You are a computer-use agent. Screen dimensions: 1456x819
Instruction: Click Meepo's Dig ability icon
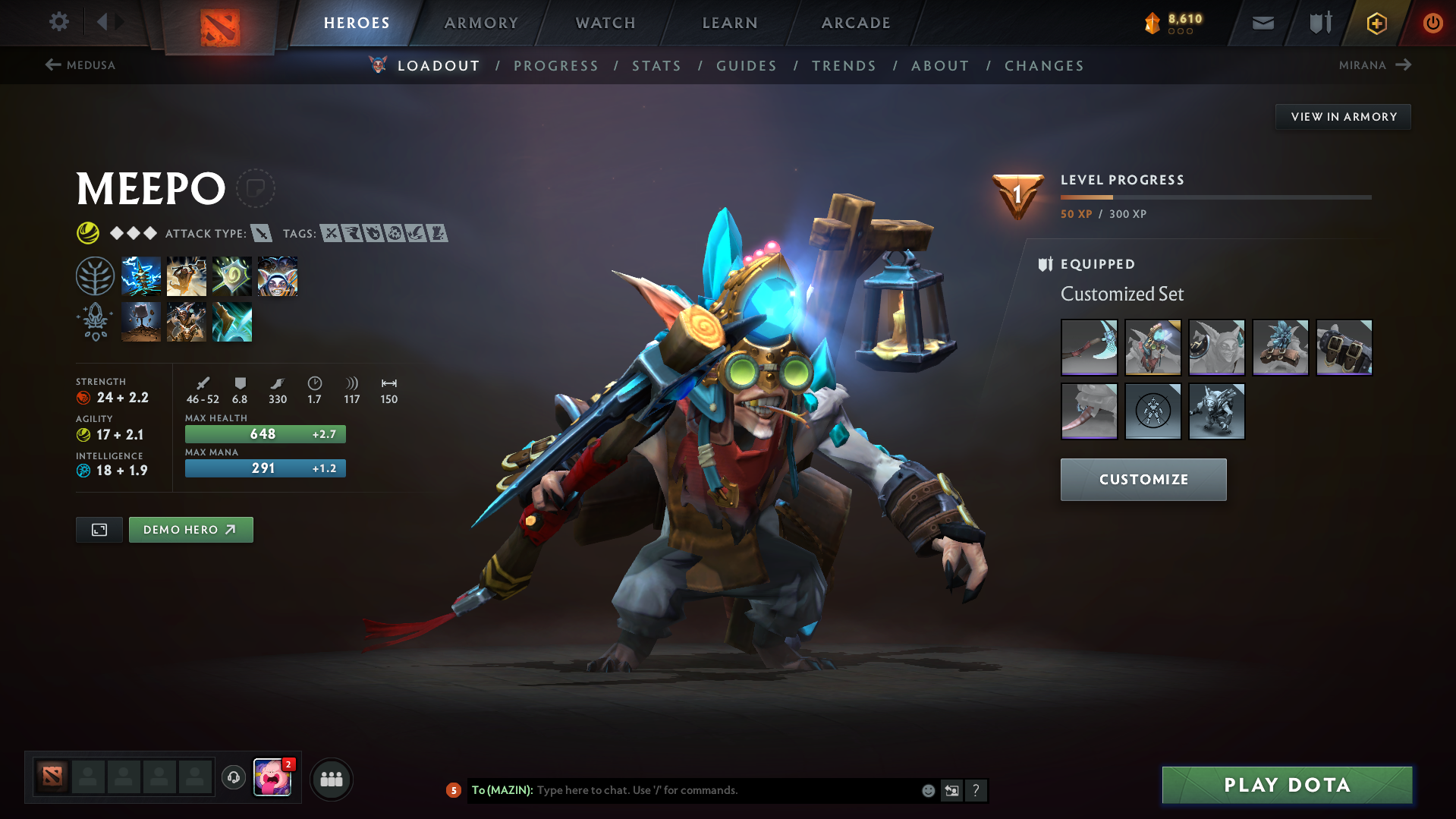141,321
